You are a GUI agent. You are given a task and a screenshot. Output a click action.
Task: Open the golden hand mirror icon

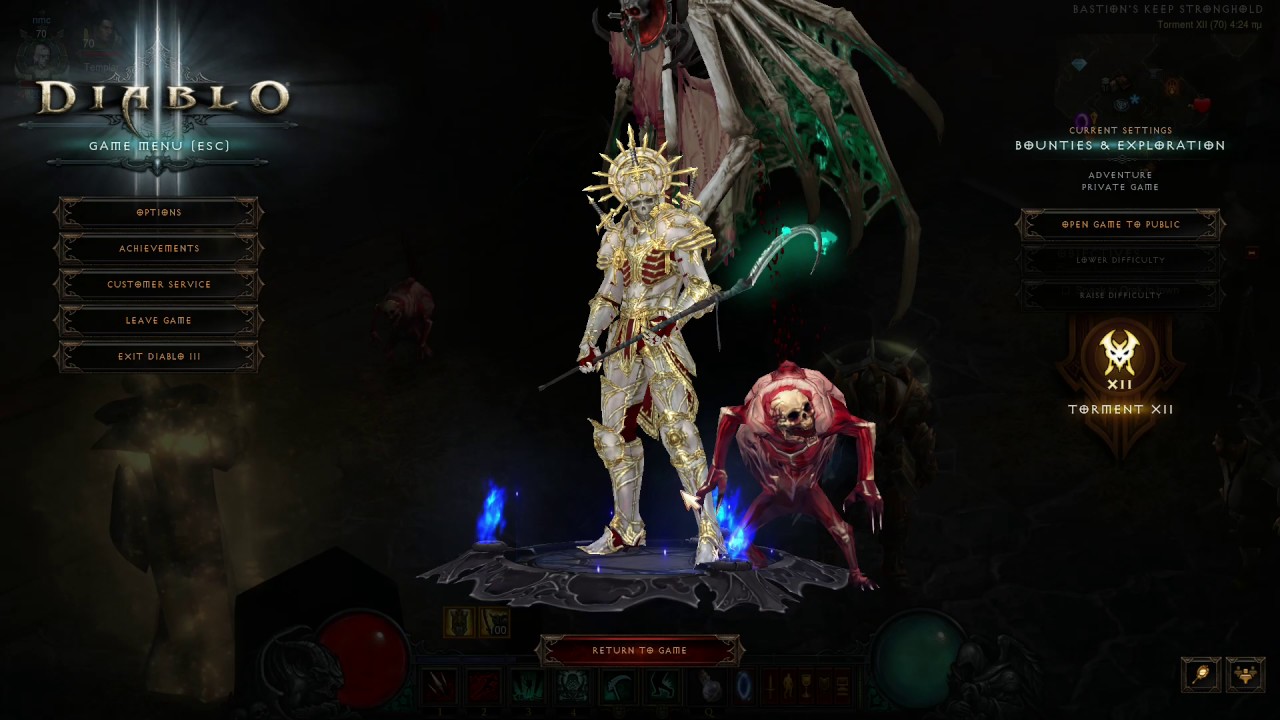(1201, 674)
